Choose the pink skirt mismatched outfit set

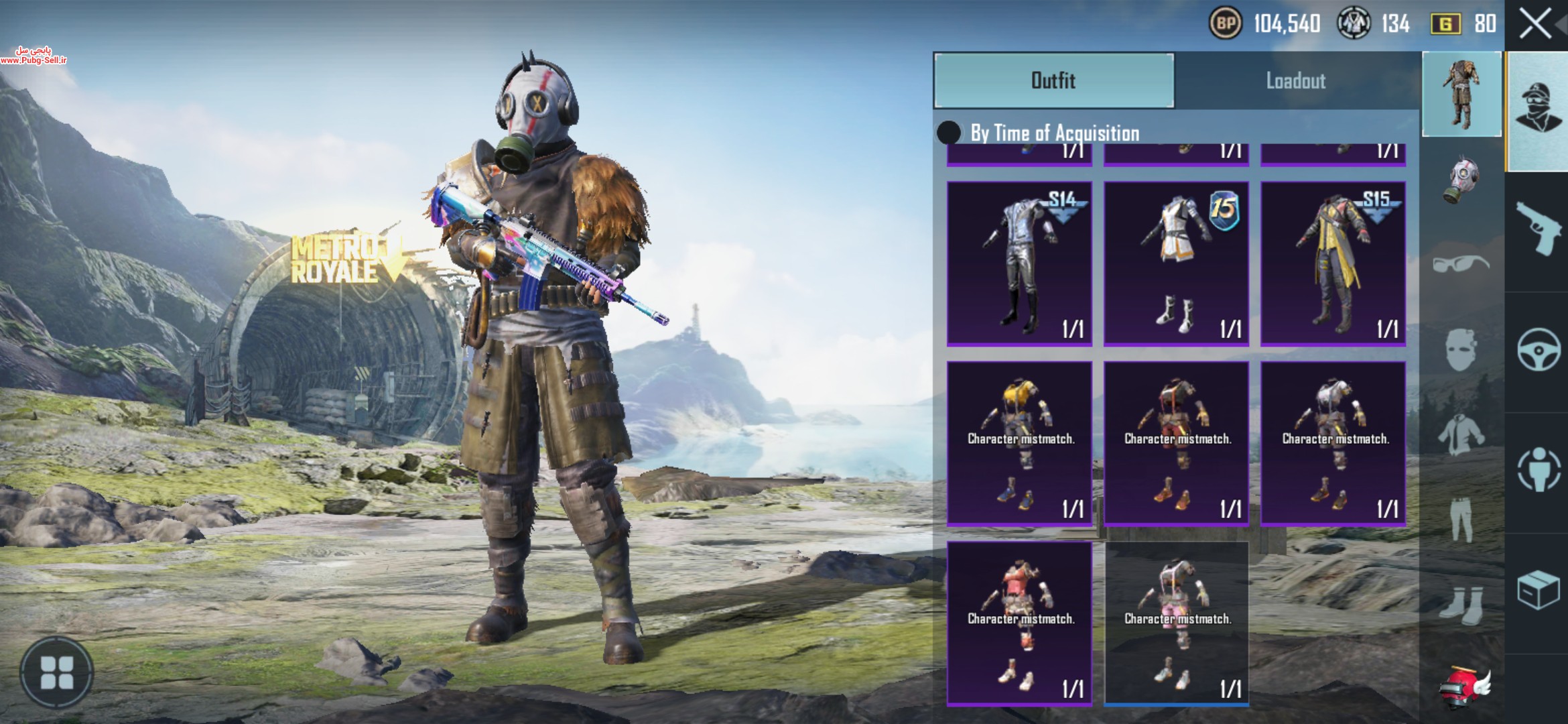pyautogui.click(x=1176, y=623)
